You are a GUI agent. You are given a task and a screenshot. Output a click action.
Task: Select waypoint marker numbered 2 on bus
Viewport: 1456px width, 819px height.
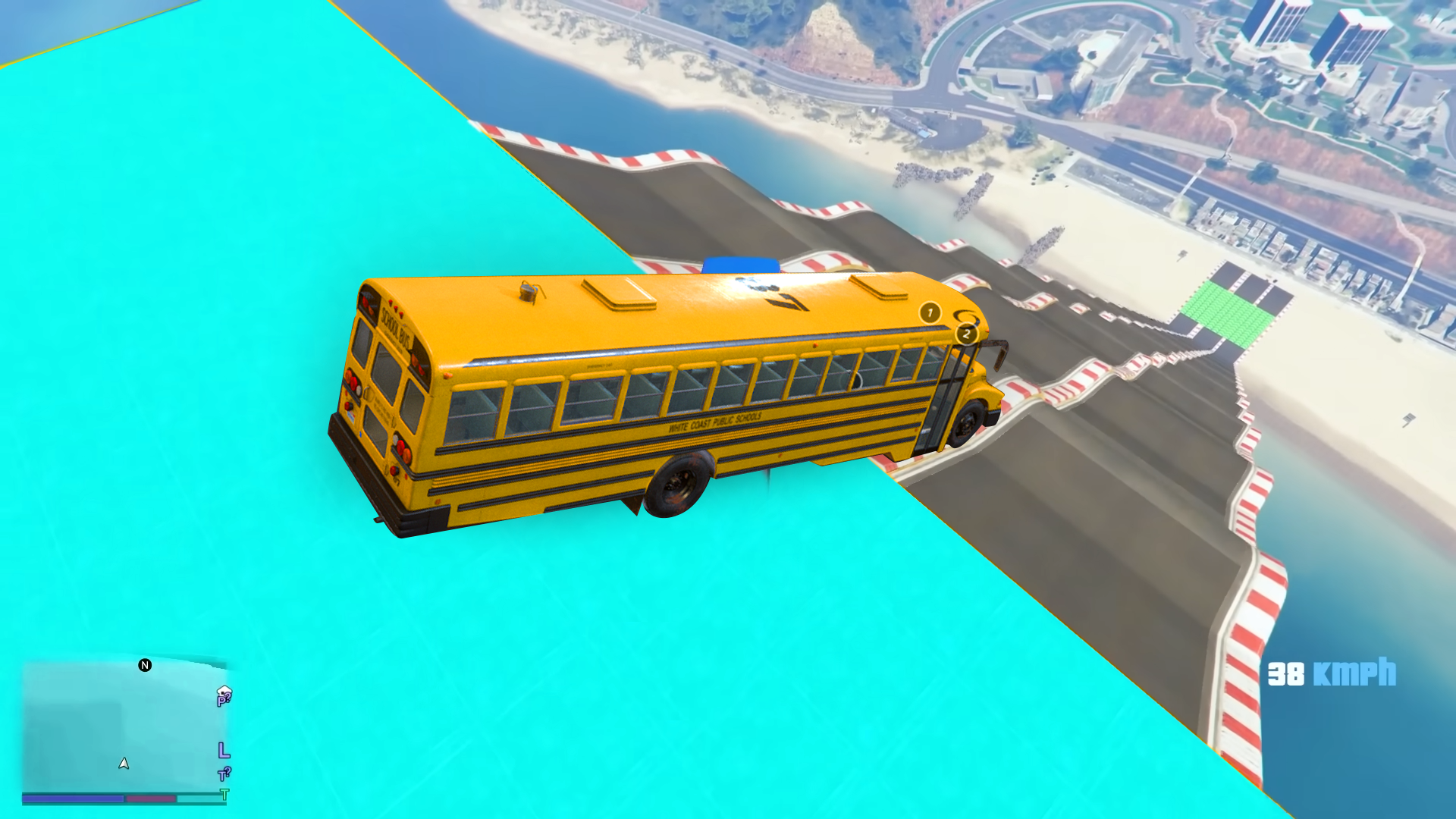tap(966, 334)
